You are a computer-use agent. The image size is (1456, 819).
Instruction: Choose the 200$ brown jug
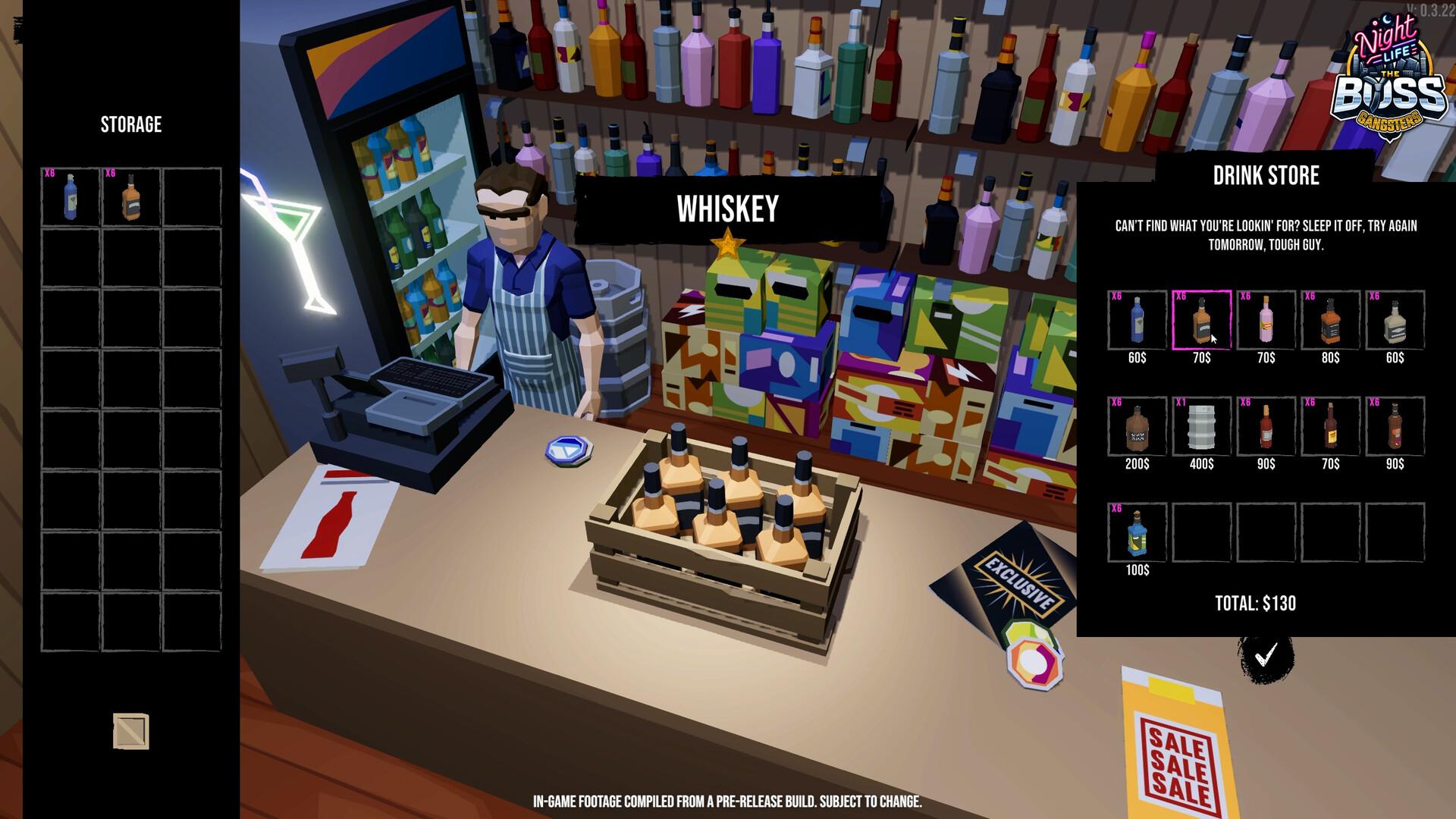coord(1137,426)
